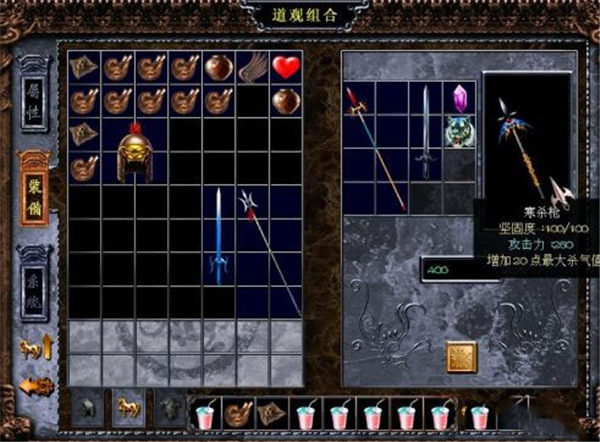Select the purple crystal gem

point(459,99)
